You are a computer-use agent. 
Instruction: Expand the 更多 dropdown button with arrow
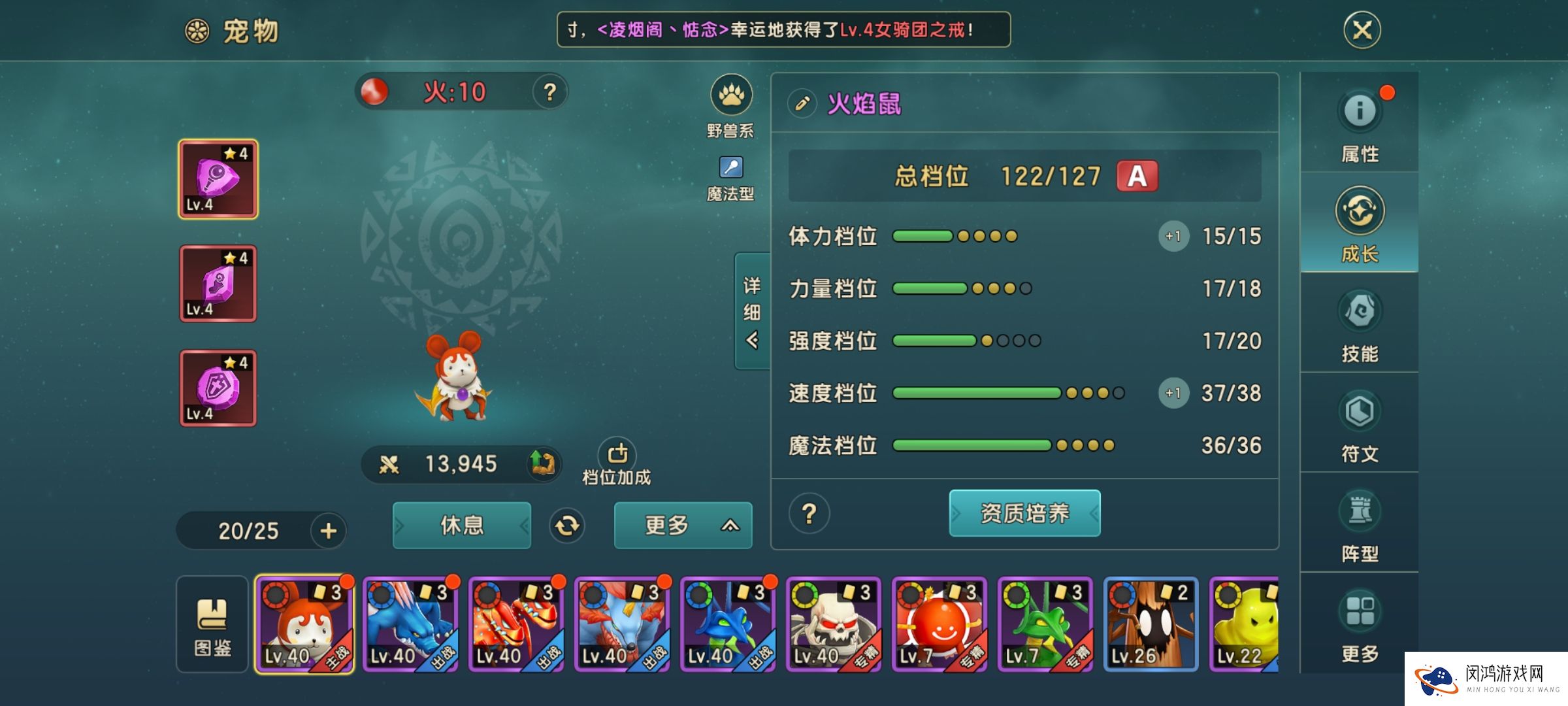(683, 525)
